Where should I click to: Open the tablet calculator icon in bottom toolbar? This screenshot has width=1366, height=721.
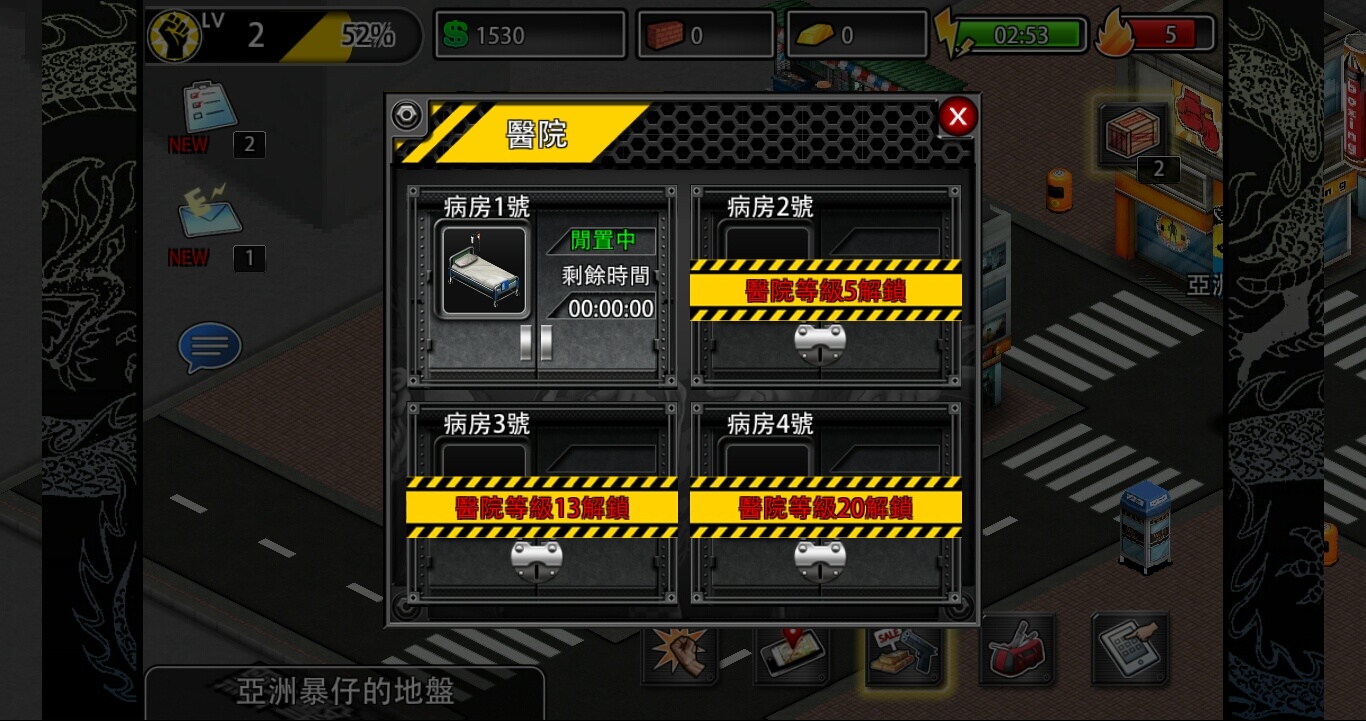tap(1129, 650)
